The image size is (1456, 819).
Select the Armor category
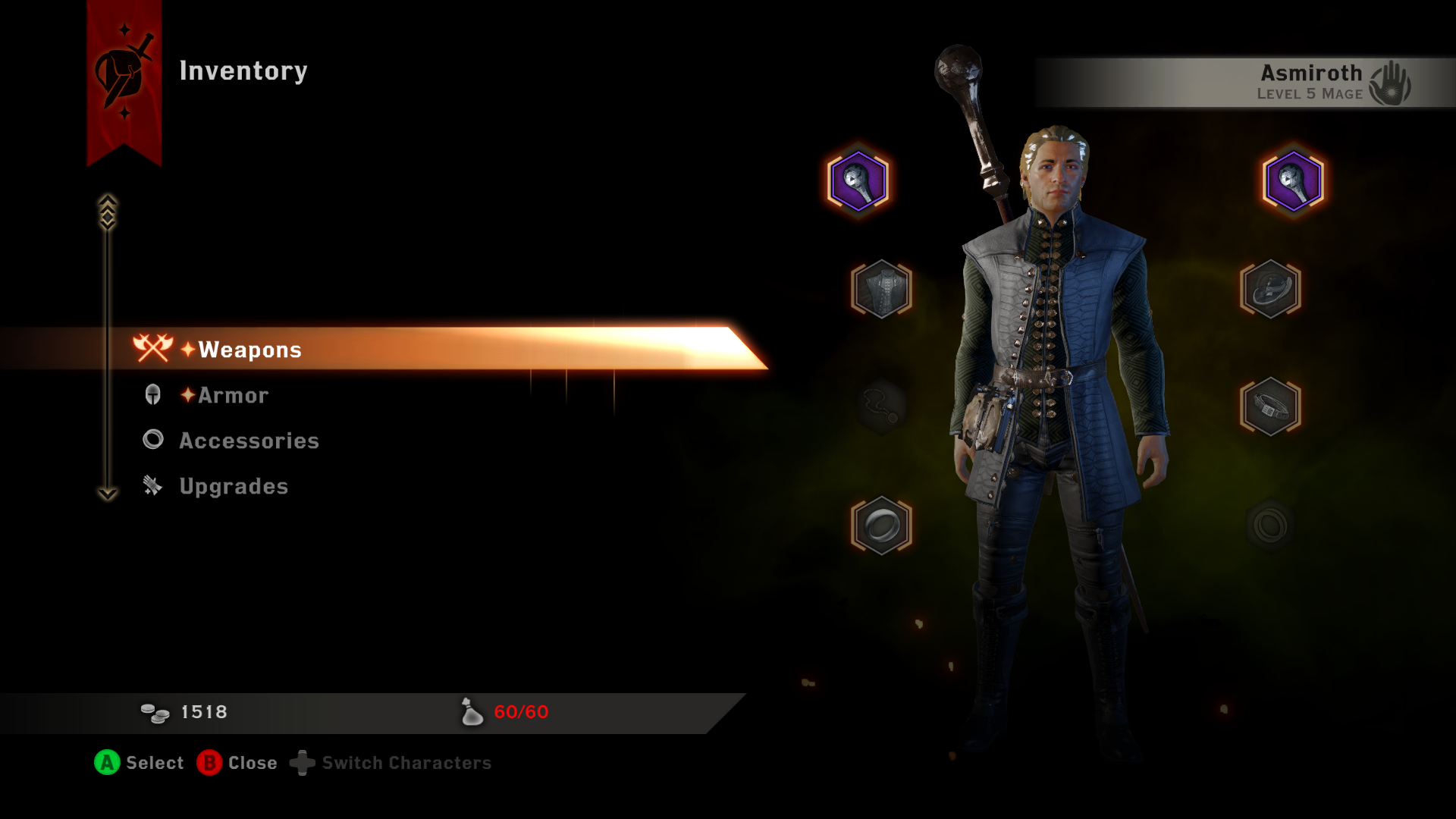tap(233, 395)
